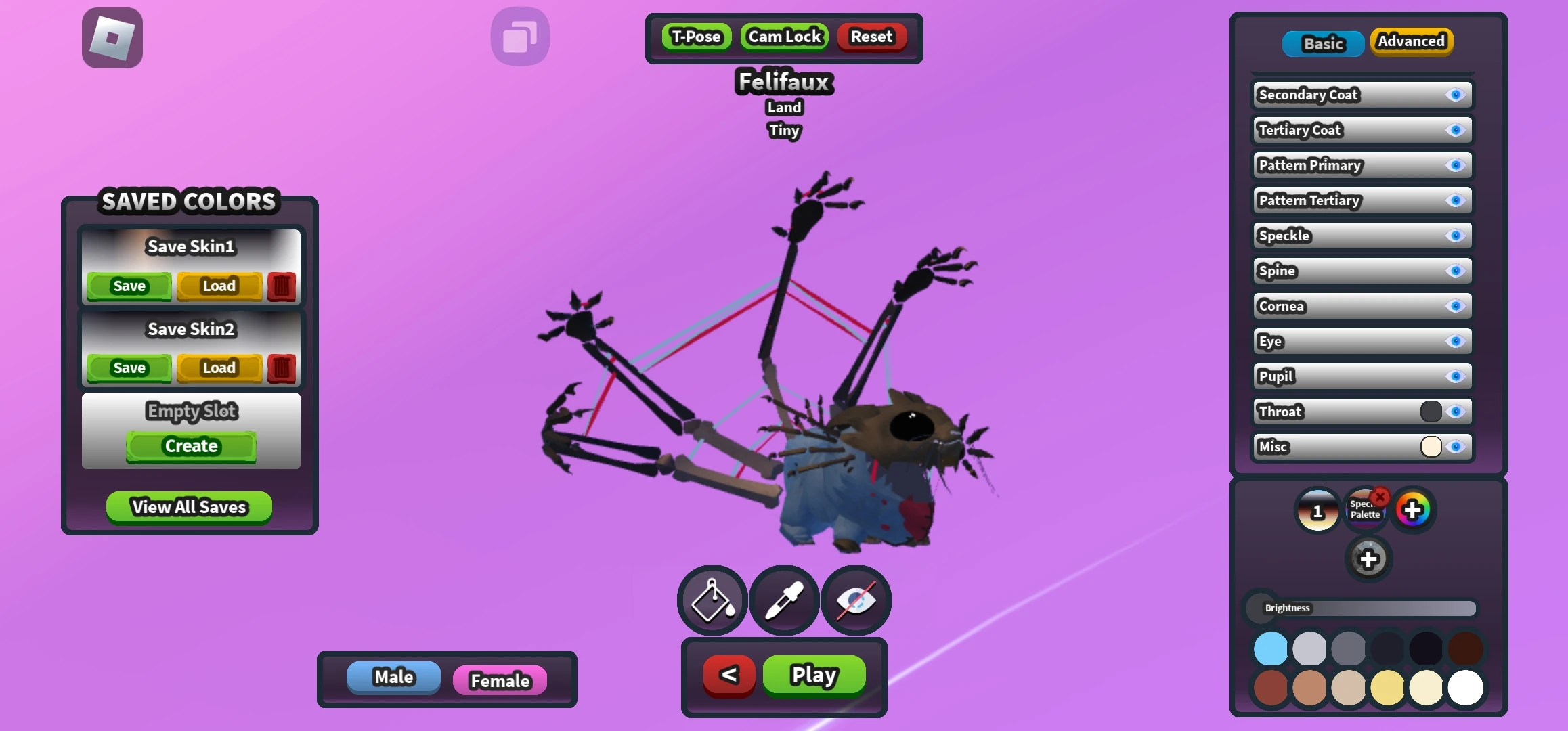The width and height of the screenshot is (1568, 731).
Task: Select the paint bucket fill tool
Action: (712, 600)
